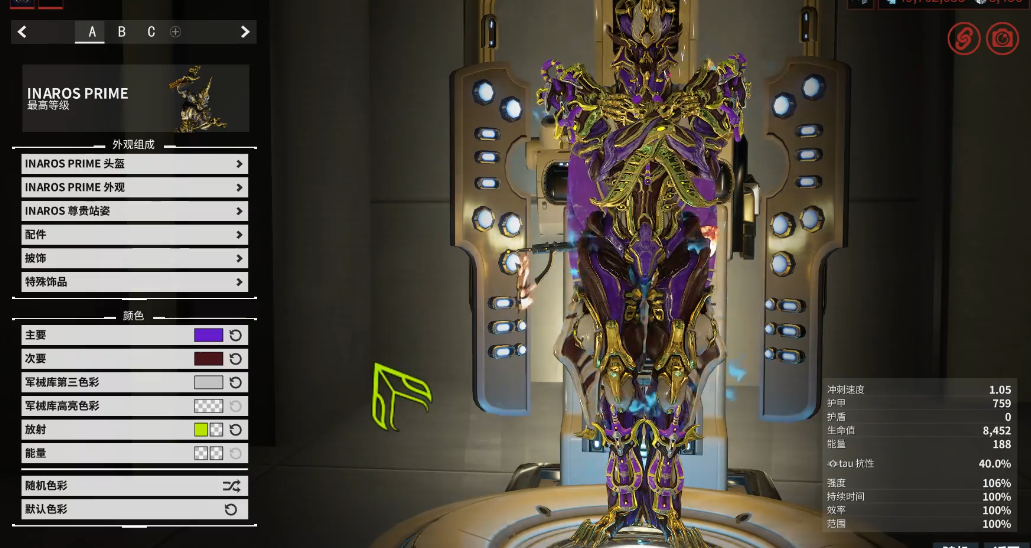The image size is (1031, 548).
Task: Change the green 放射 emissive color
Action: tap(201, 430)
